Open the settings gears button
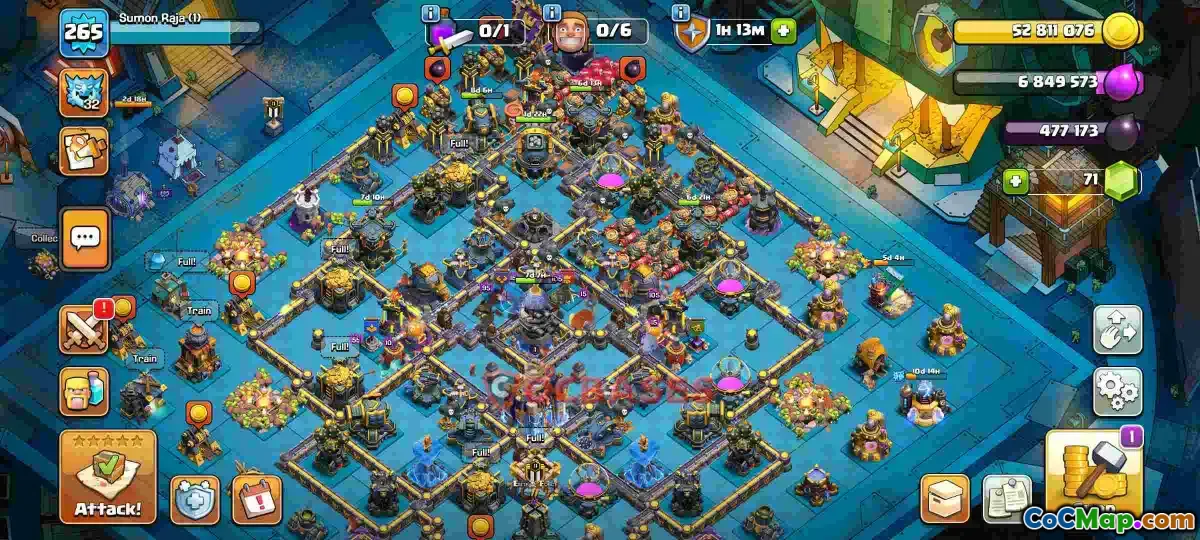This screenshot has height=540, width=1200. [x=1117, y=391]
